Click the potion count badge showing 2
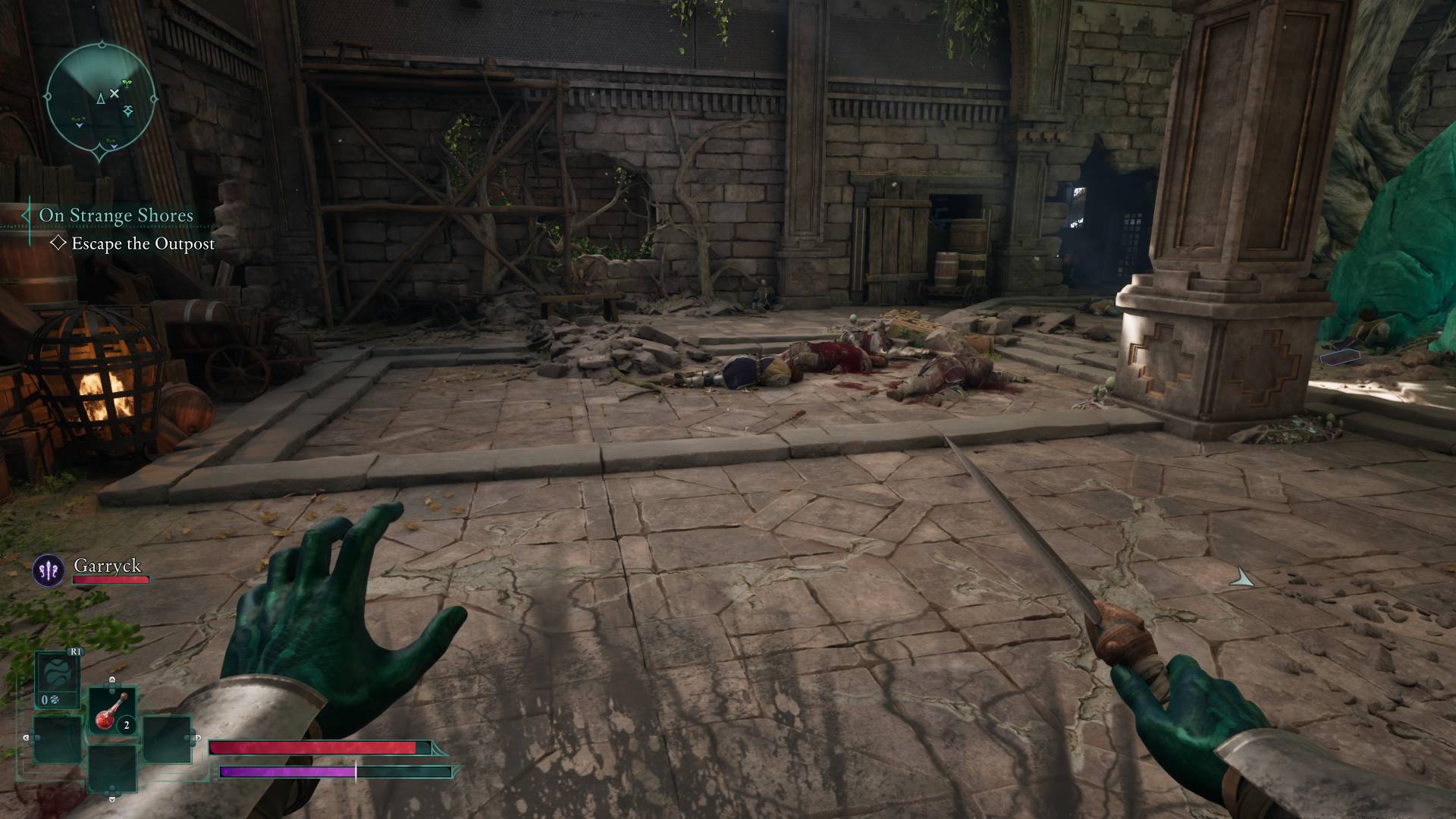 [x=127, y=724]
